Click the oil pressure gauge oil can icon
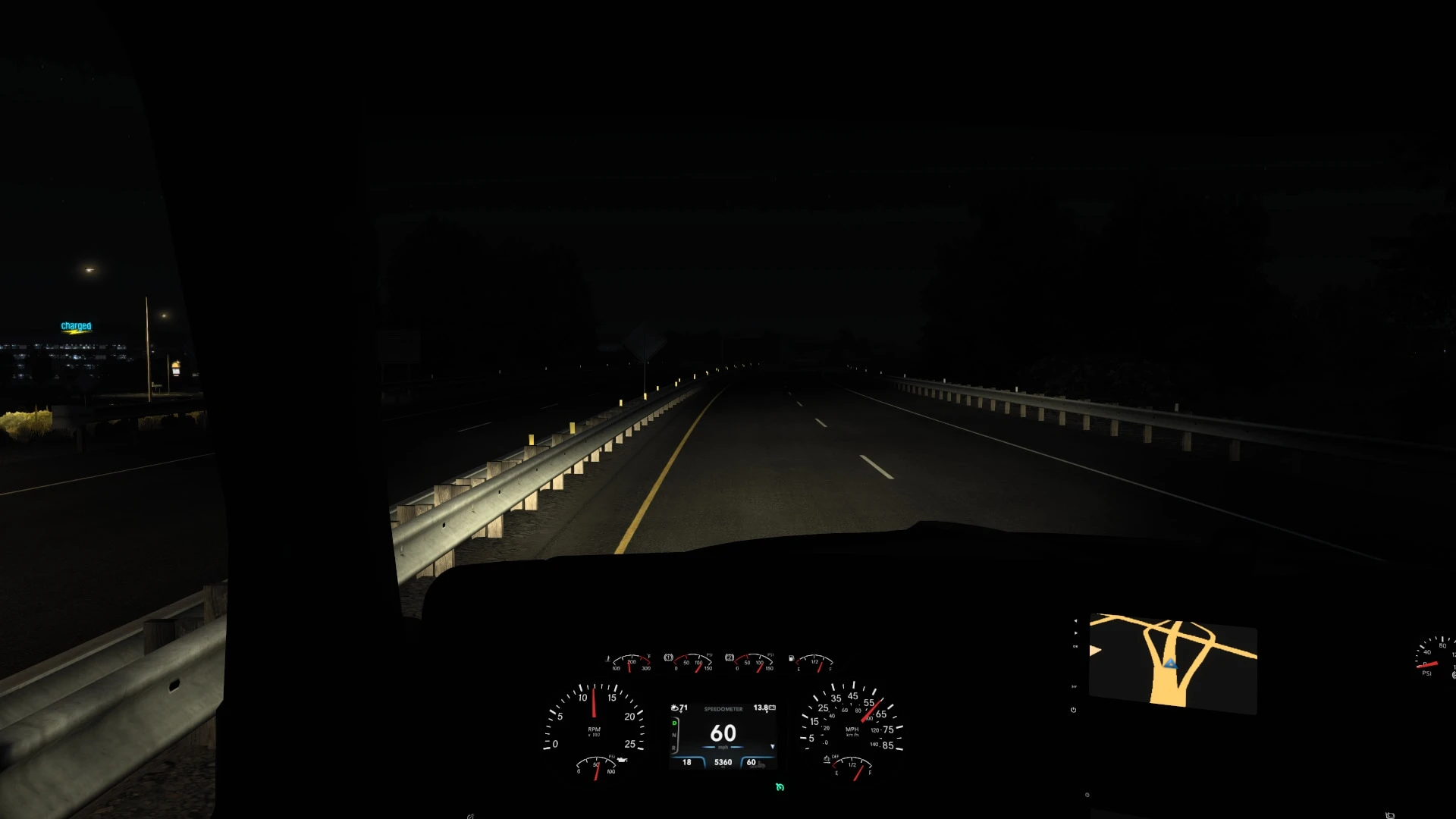The height and width of the screenshot is (819, 1456). click(x=623, y=761)
